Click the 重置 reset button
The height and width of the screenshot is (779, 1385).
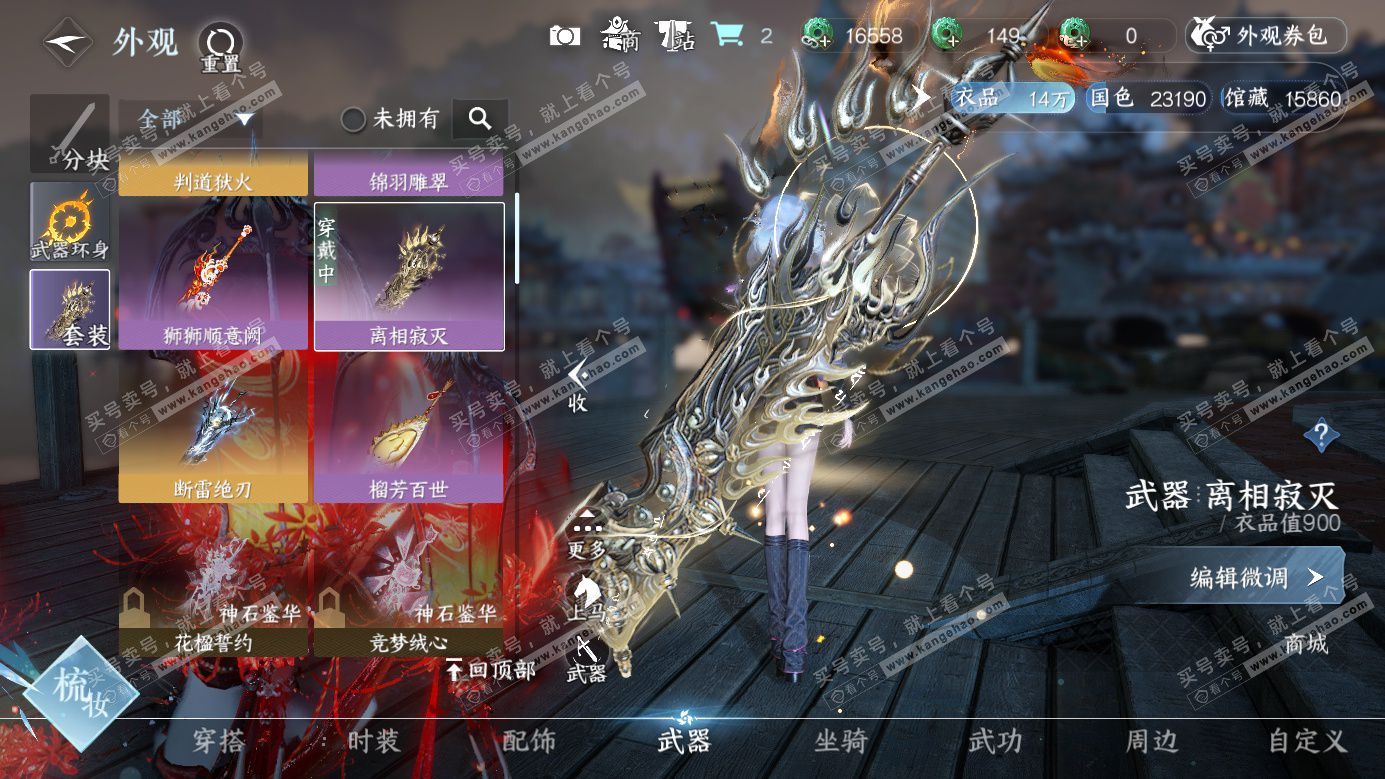(220, 46)
